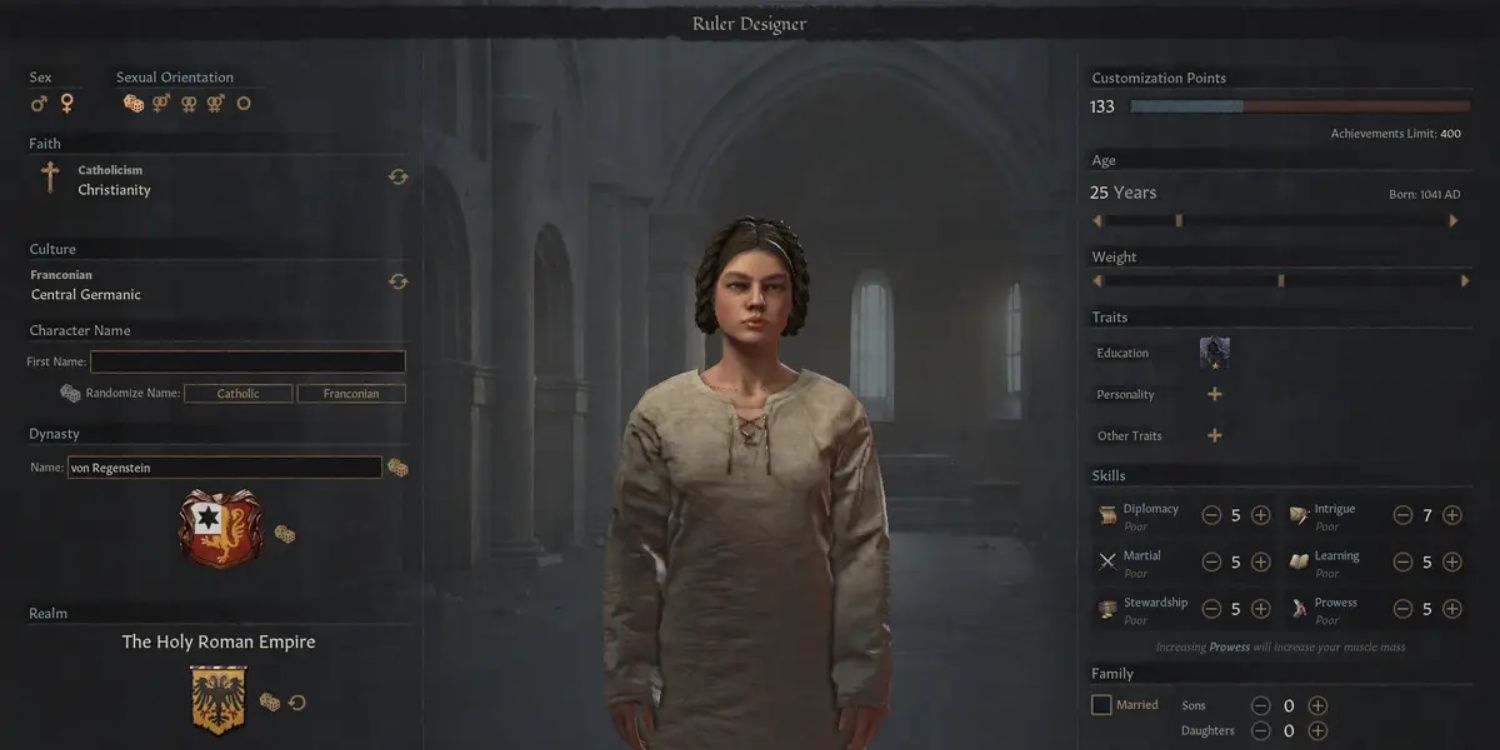This screenshot has width=1500, height=750.
Task: Select the male sex symbol
Action: click(x=39, y=101)
